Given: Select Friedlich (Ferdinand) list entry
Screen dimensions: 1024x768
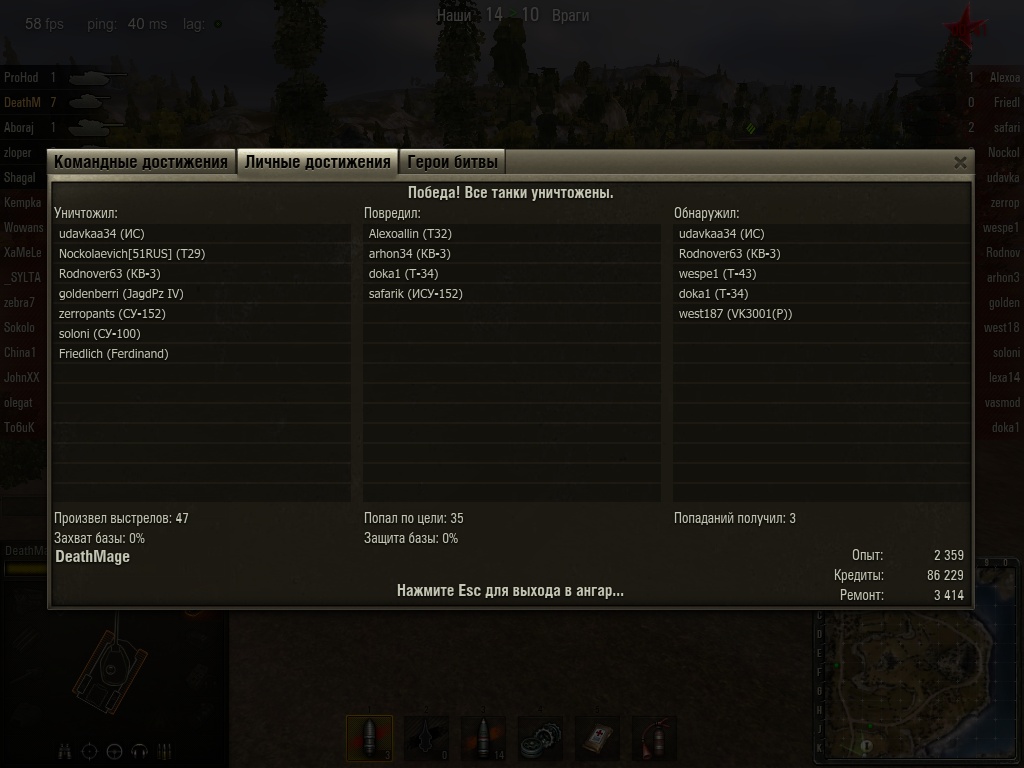Looking at the screenshot, I should click(x=114, y=354).
